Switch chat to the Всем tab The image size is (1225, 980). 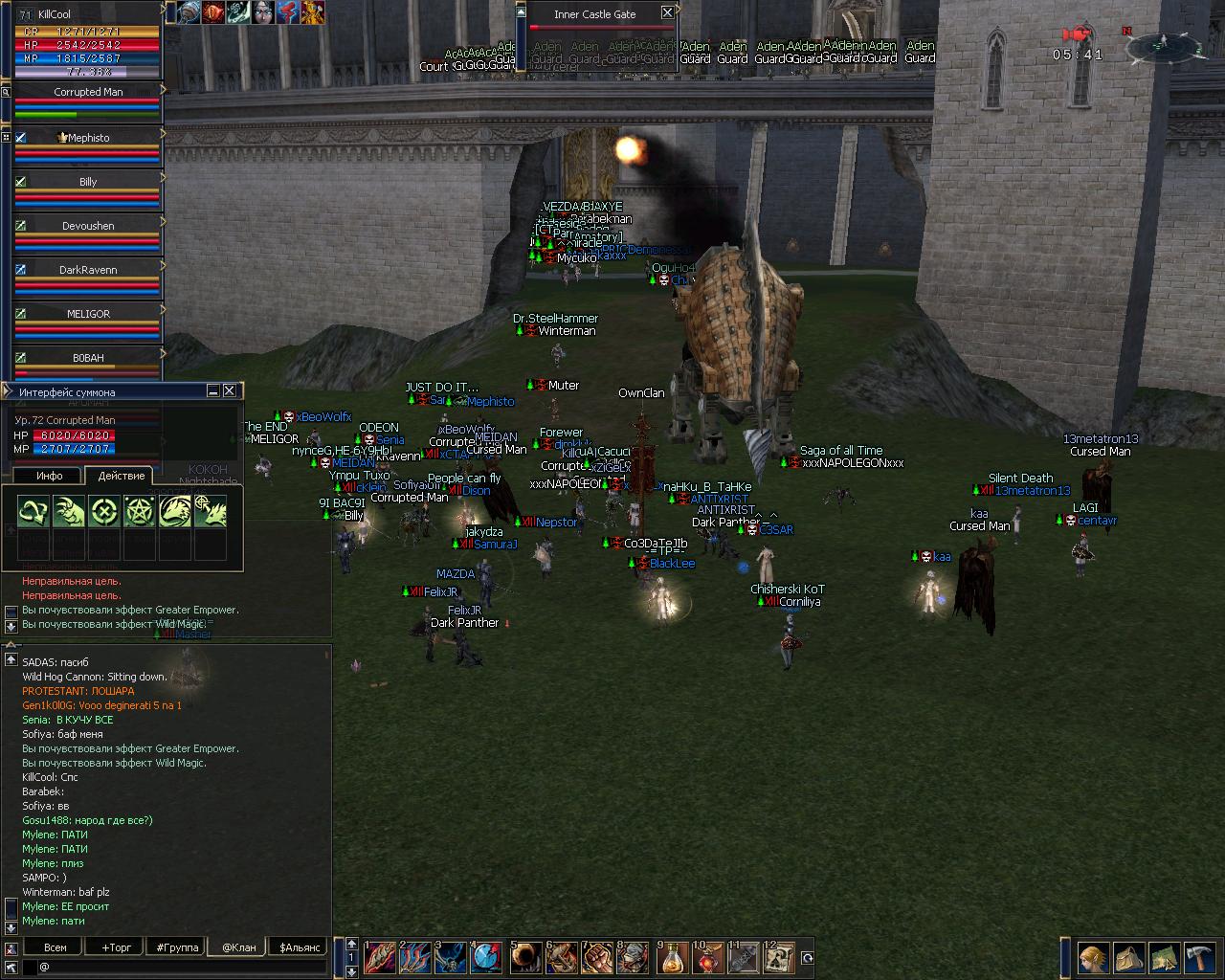[56, 947]
